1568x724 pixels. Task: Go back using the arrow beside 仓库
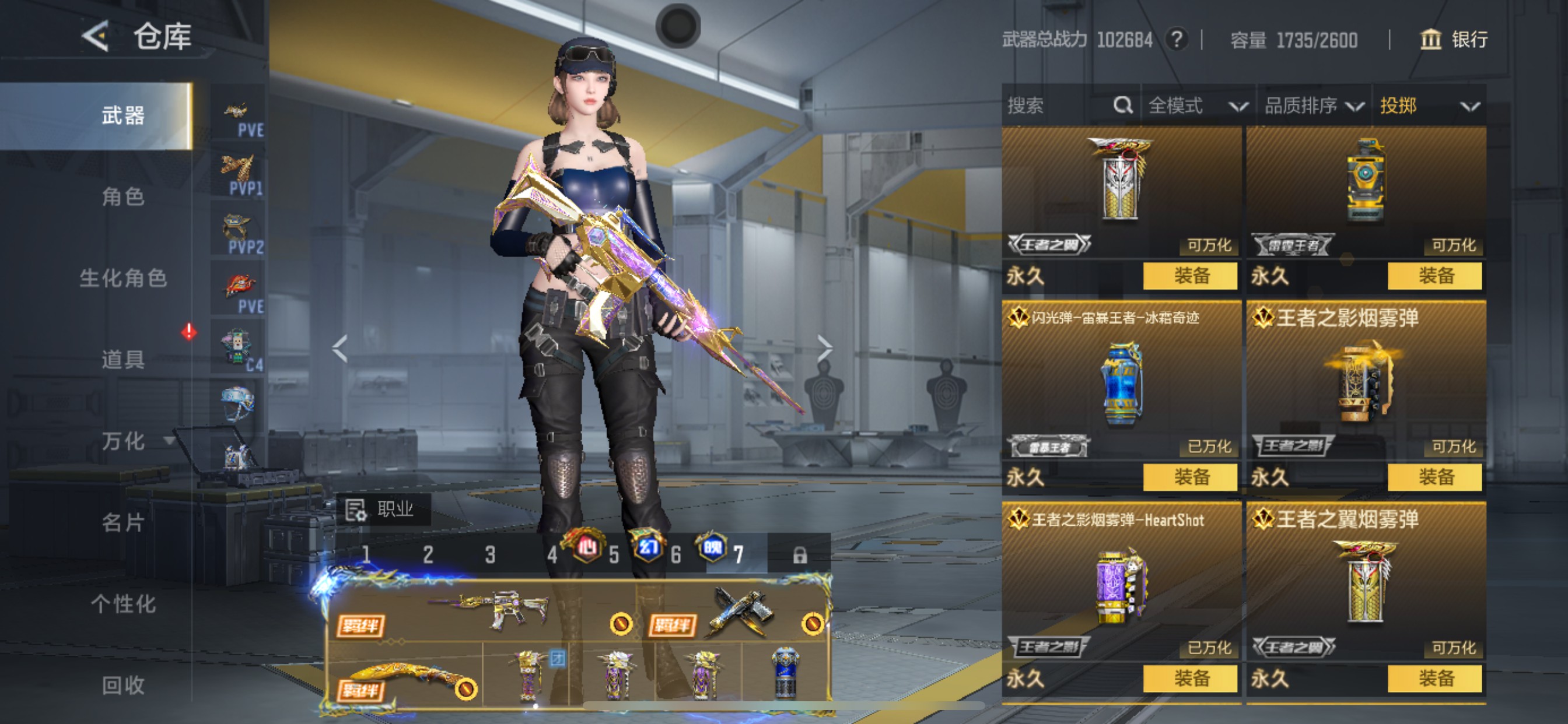coord(96,37)
